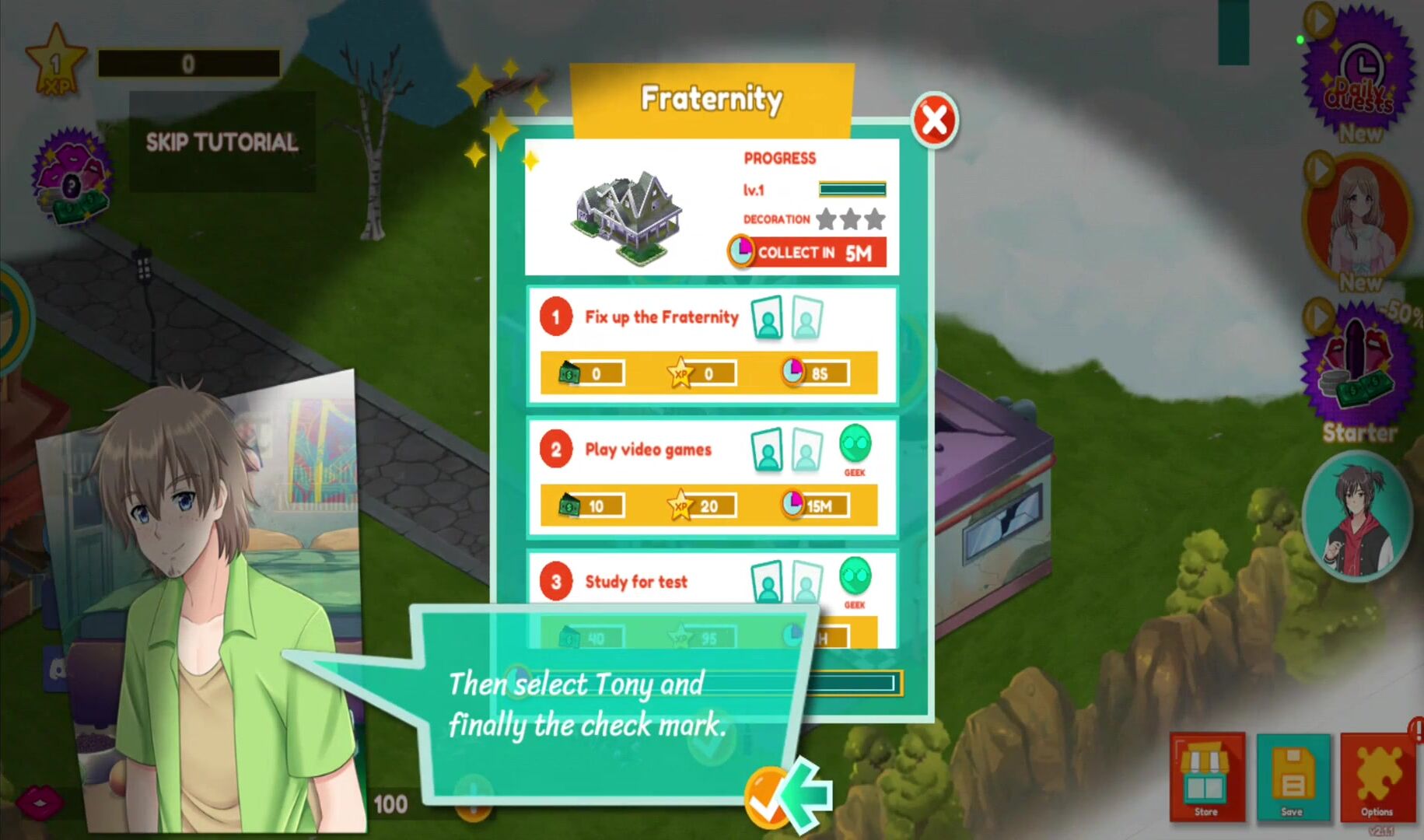This screenshot has height=840, width=1424.
Task: Skip the tutorial
Action: click(222, 142)
